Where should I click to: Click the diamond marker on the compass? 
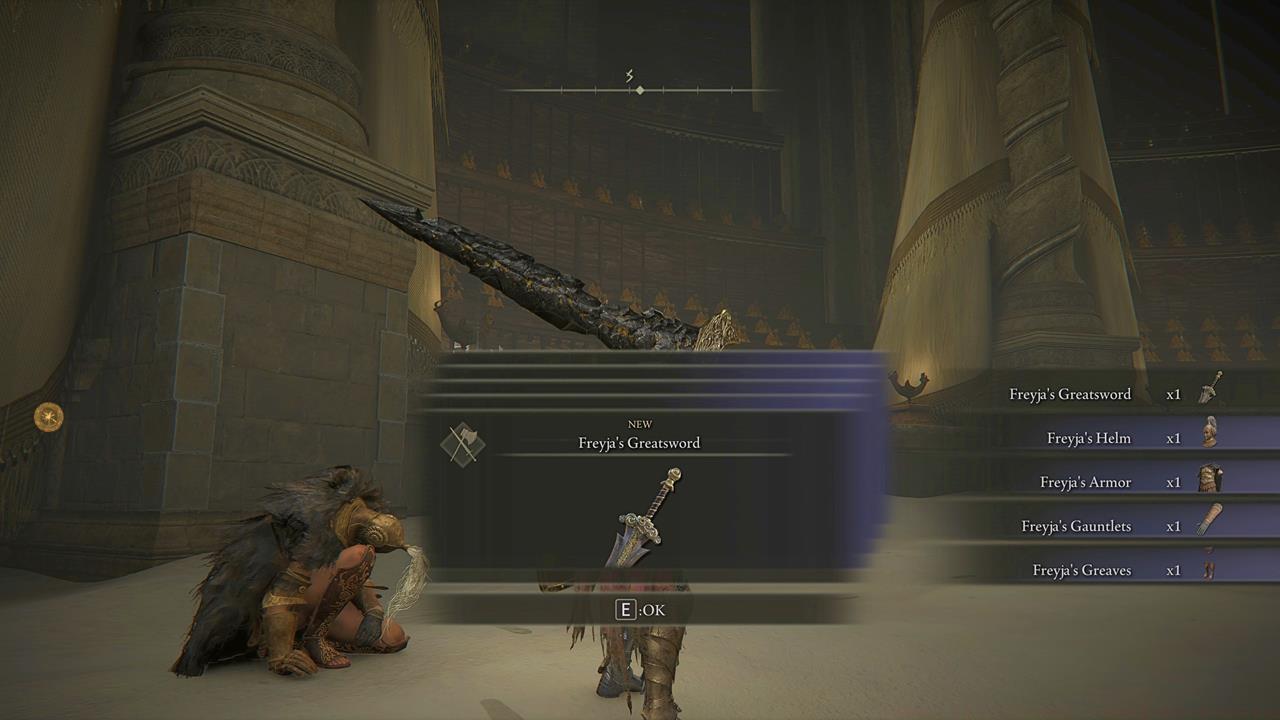[638, 88]
